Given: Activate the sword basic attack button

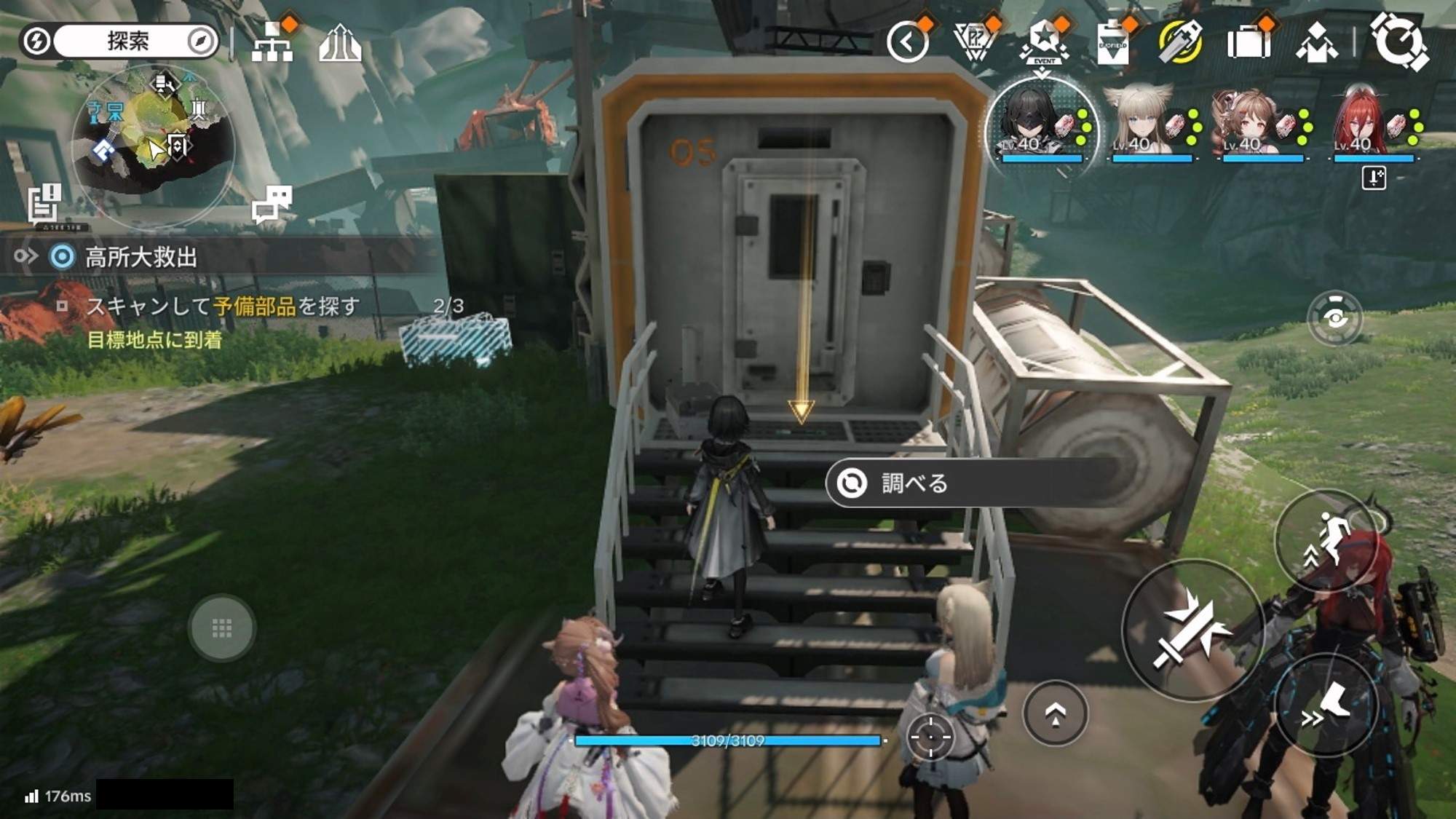Looking at the screenshot, I should click(1192, 630).
